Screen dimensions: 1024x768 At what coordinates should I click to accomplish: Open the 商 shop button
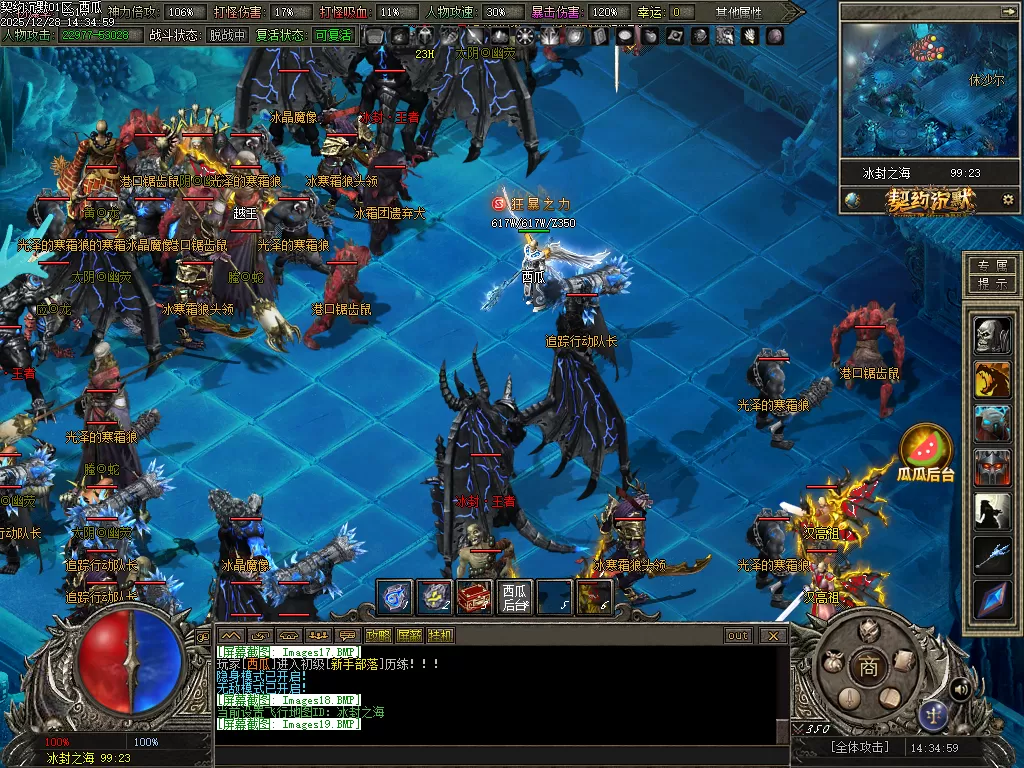tap(868, 667)
